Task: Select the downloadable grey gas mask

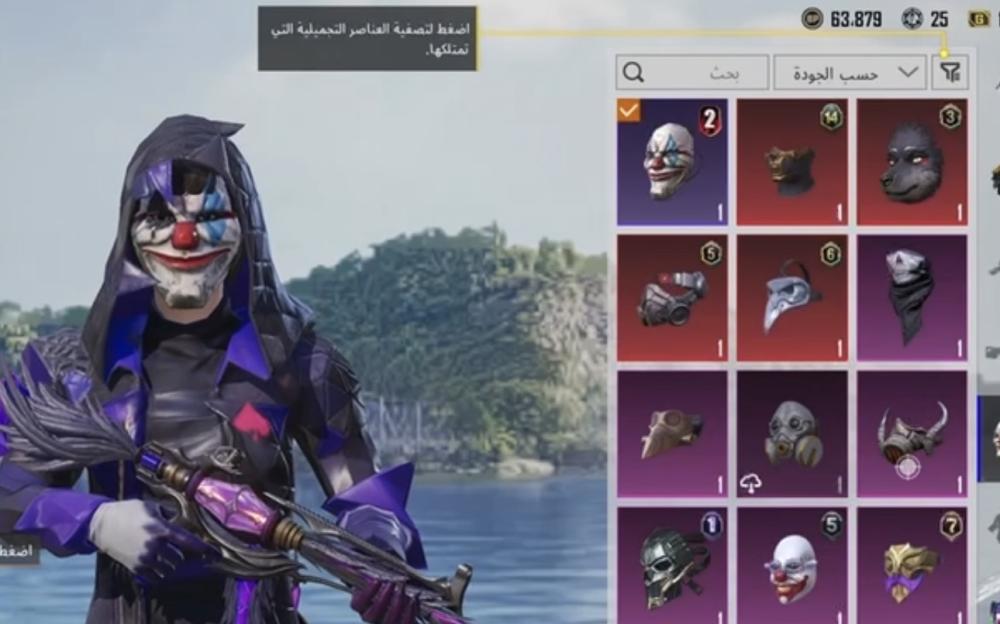Action: click(792, 433)
